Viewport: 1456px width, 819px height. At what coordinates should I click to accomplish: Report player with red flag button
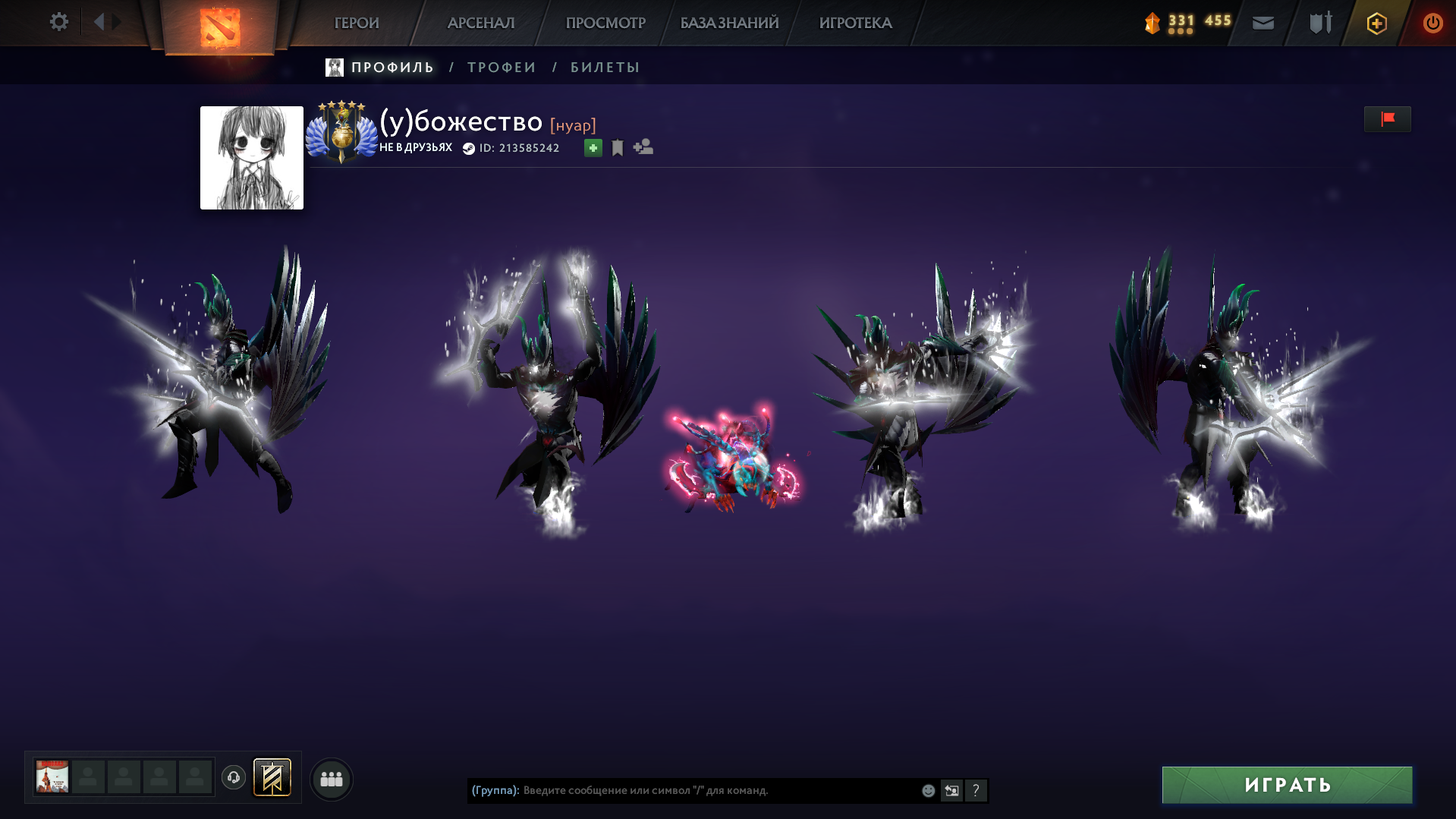click(x=1387, y=119)
